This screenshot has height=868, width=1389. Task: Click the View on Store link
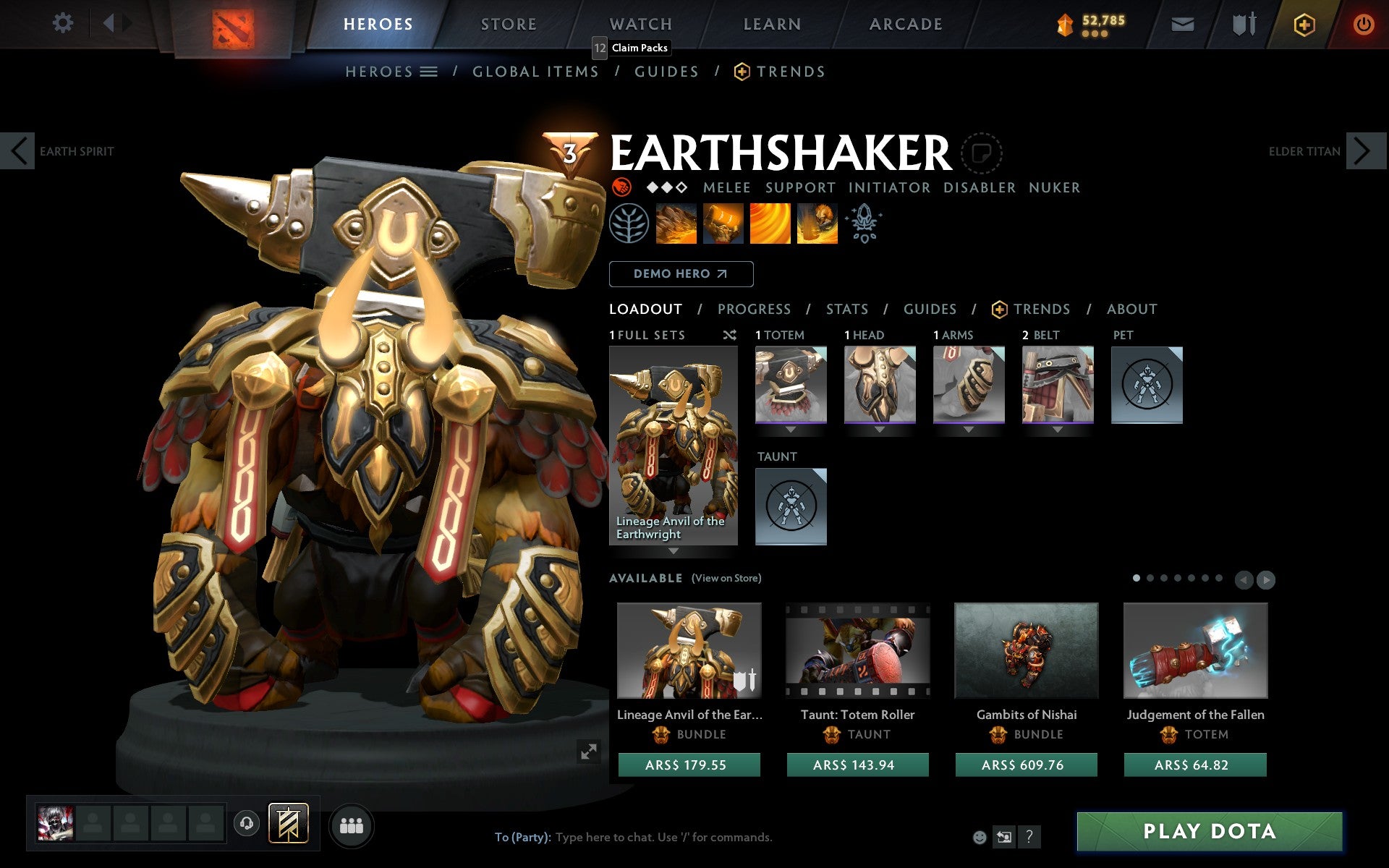click(726, 578)
